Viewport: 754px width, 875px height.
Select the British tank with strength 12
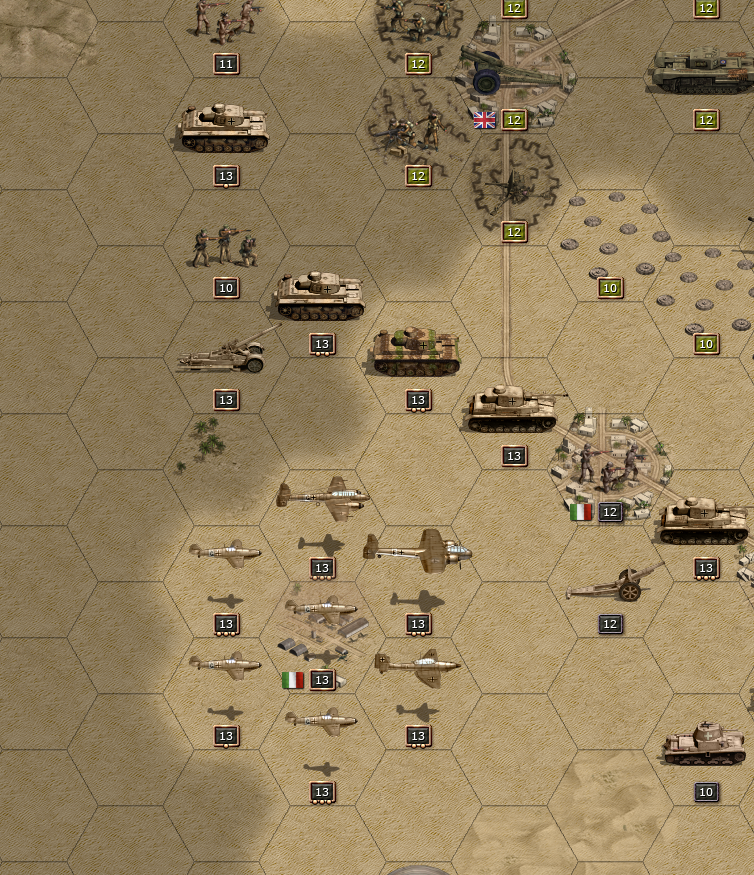point(703,72)
